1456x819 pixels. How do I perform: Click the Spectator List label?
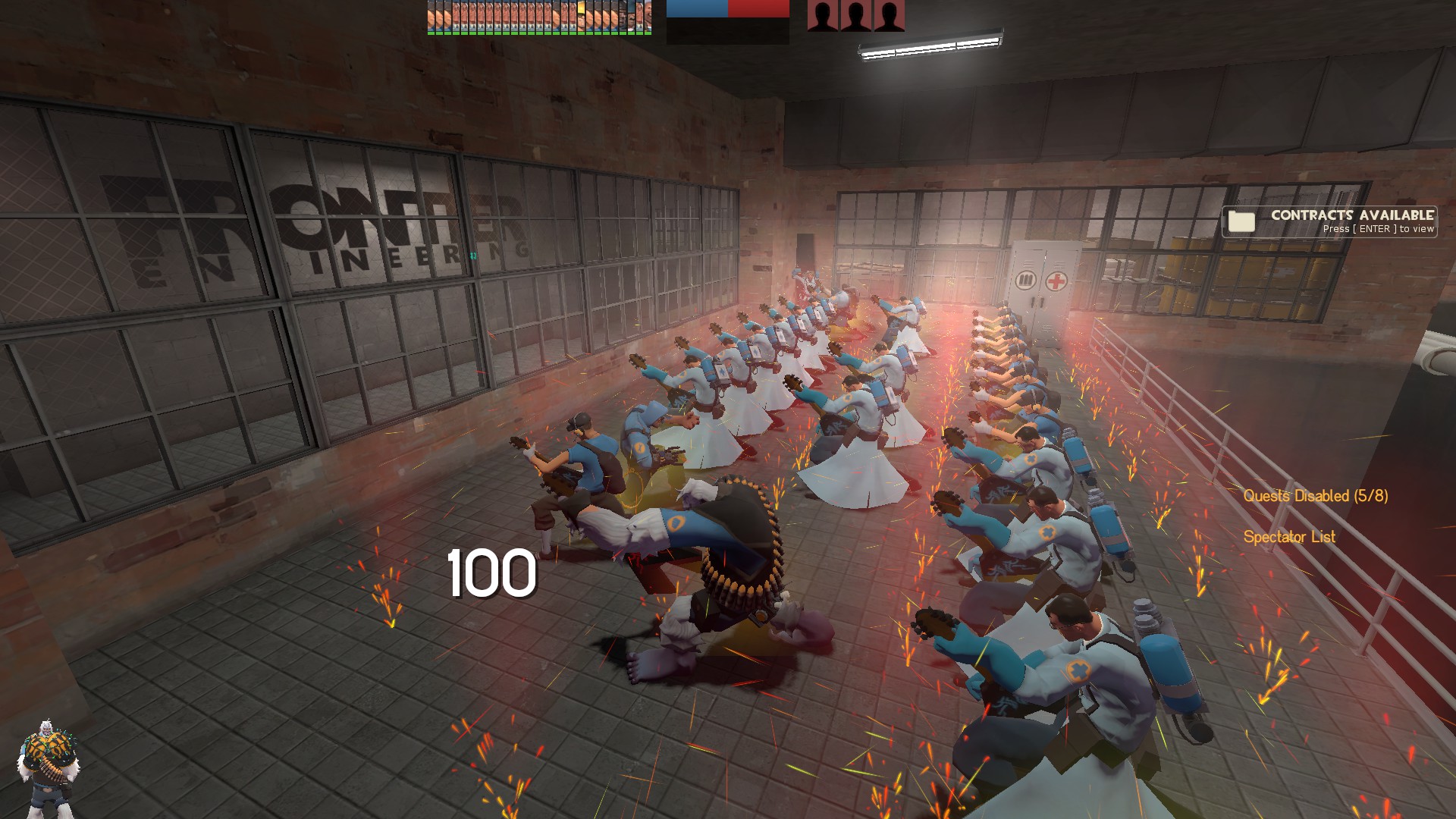[1288, 537]
